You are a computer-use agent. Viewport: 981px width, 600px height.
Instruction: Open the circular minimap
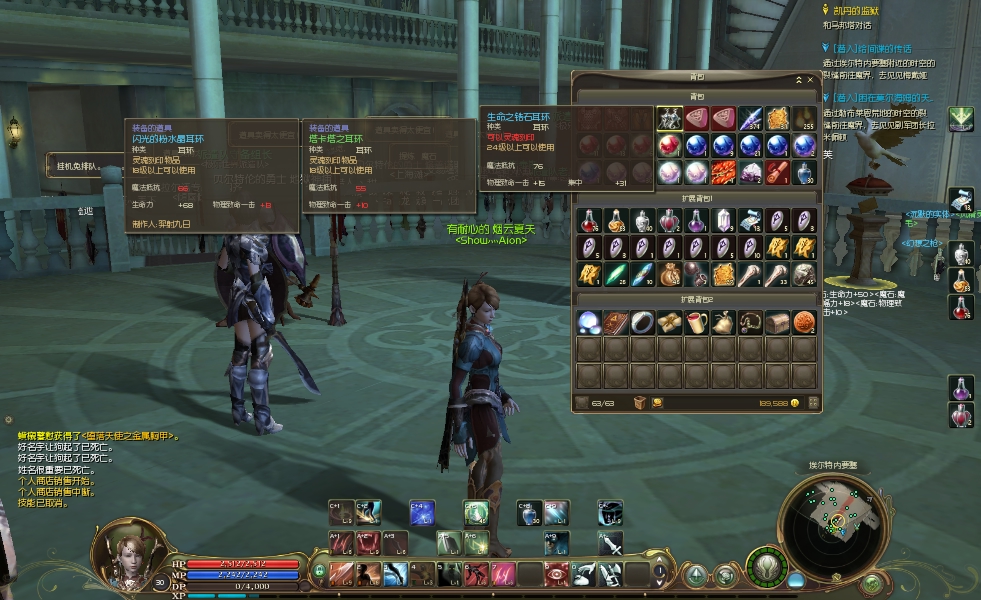click(x=837, y=522)
